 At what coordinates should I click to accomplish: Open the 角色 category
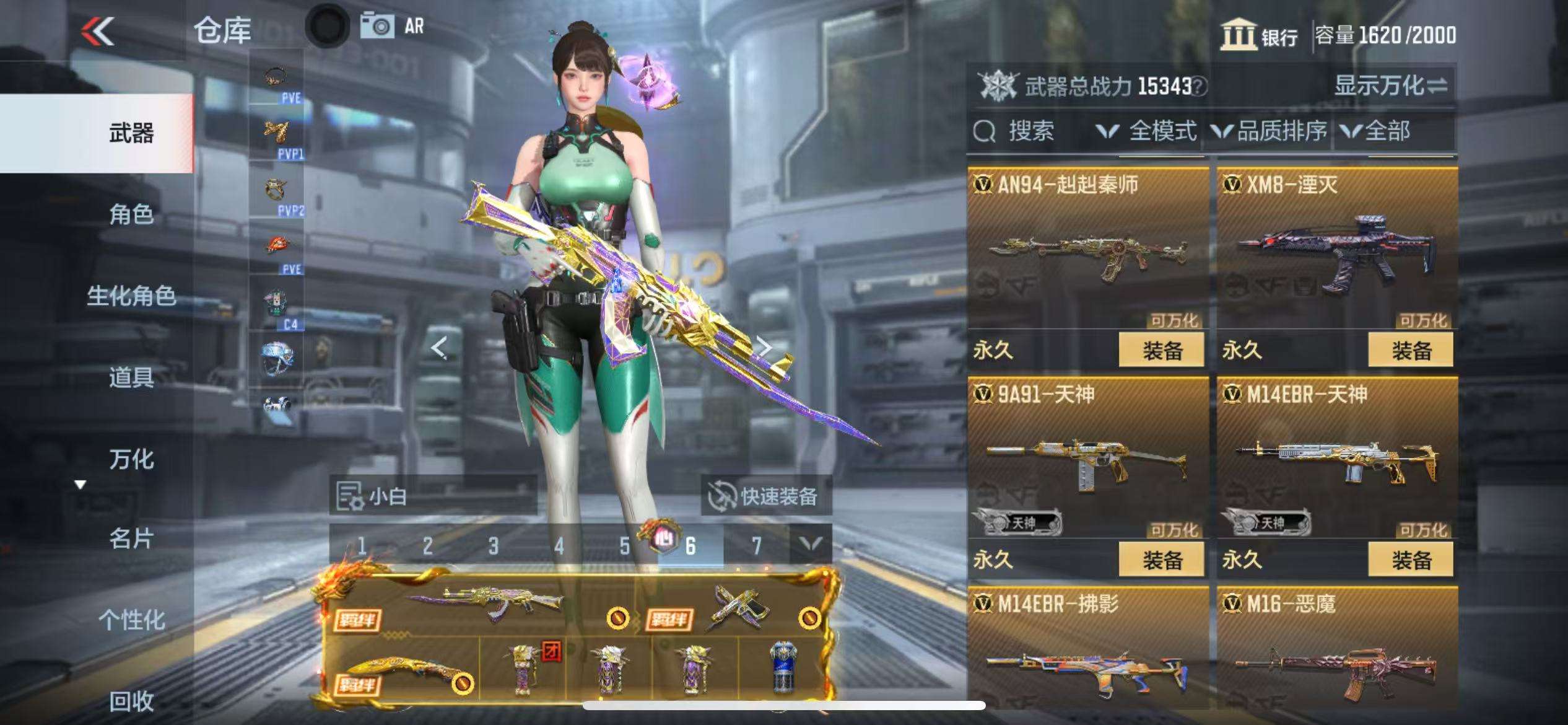point(131,214)
